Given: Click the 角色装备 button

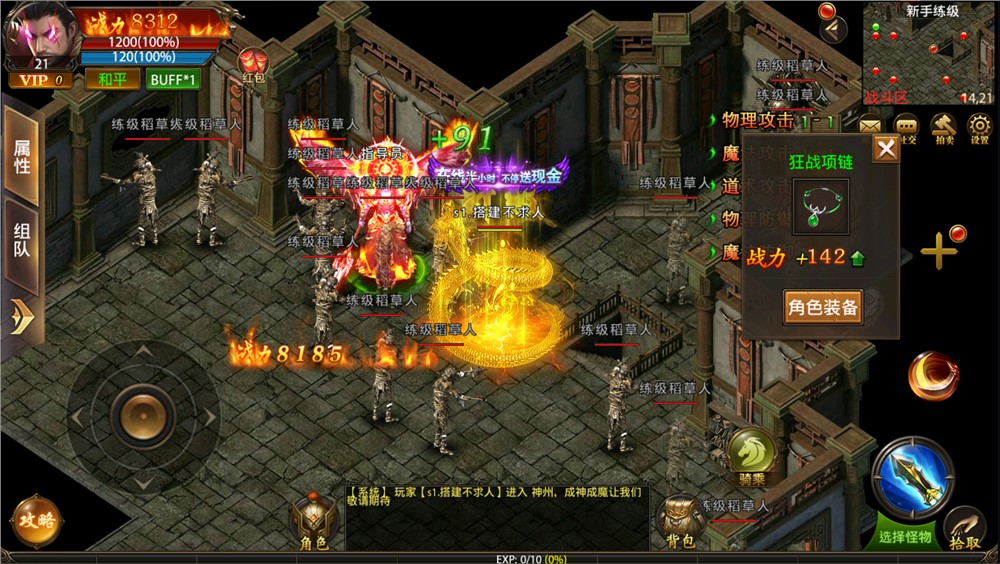Looking at the screenshot, I should (823, 307).
